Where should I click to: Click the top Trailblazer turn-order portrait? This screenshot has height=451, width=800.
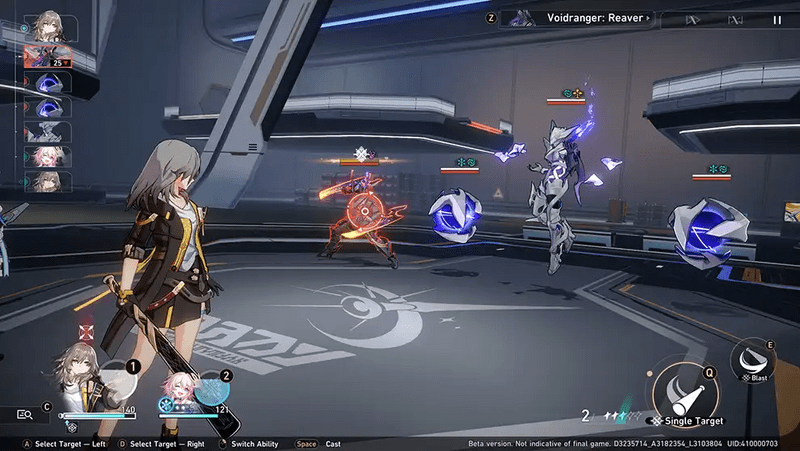[46, 26]
